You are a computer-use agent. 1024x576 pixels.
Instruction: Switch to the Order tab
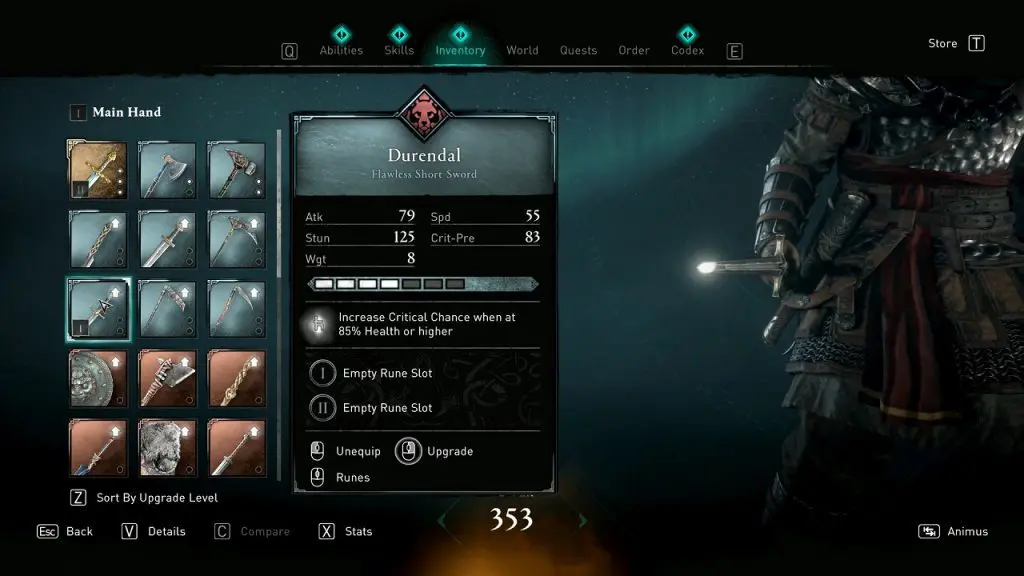(x=634, y=50)
